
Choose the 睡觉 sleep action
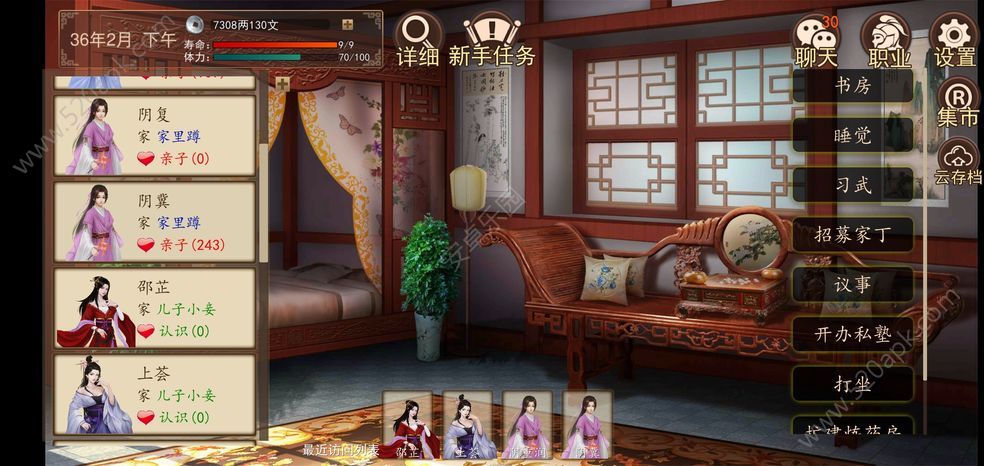(852, 134)
